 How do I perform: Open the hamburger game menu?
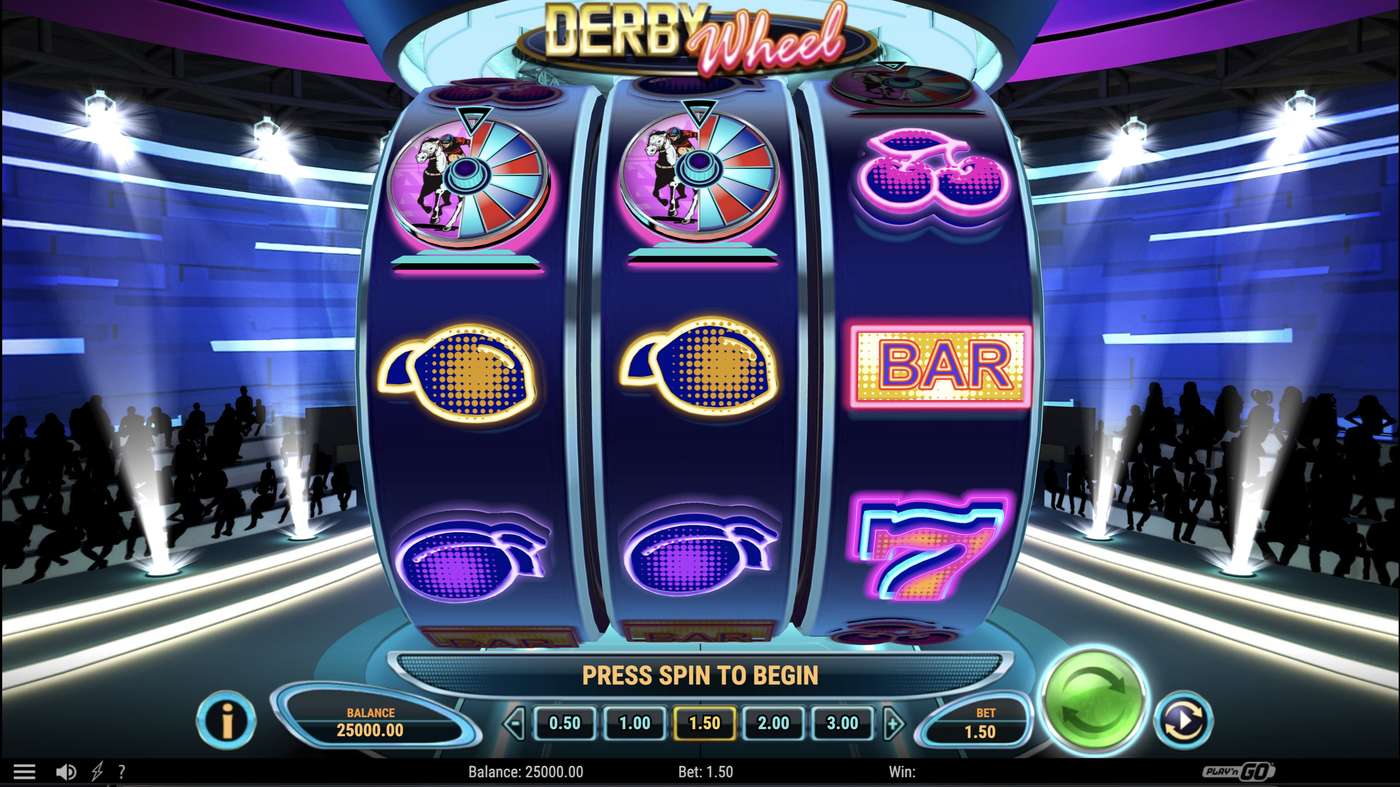pos(26,771)
